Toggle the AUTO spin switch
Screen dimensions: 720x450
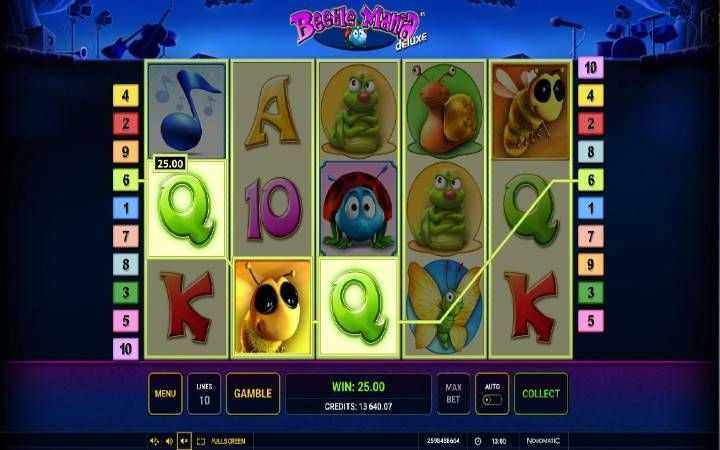[x=491, y=394]
